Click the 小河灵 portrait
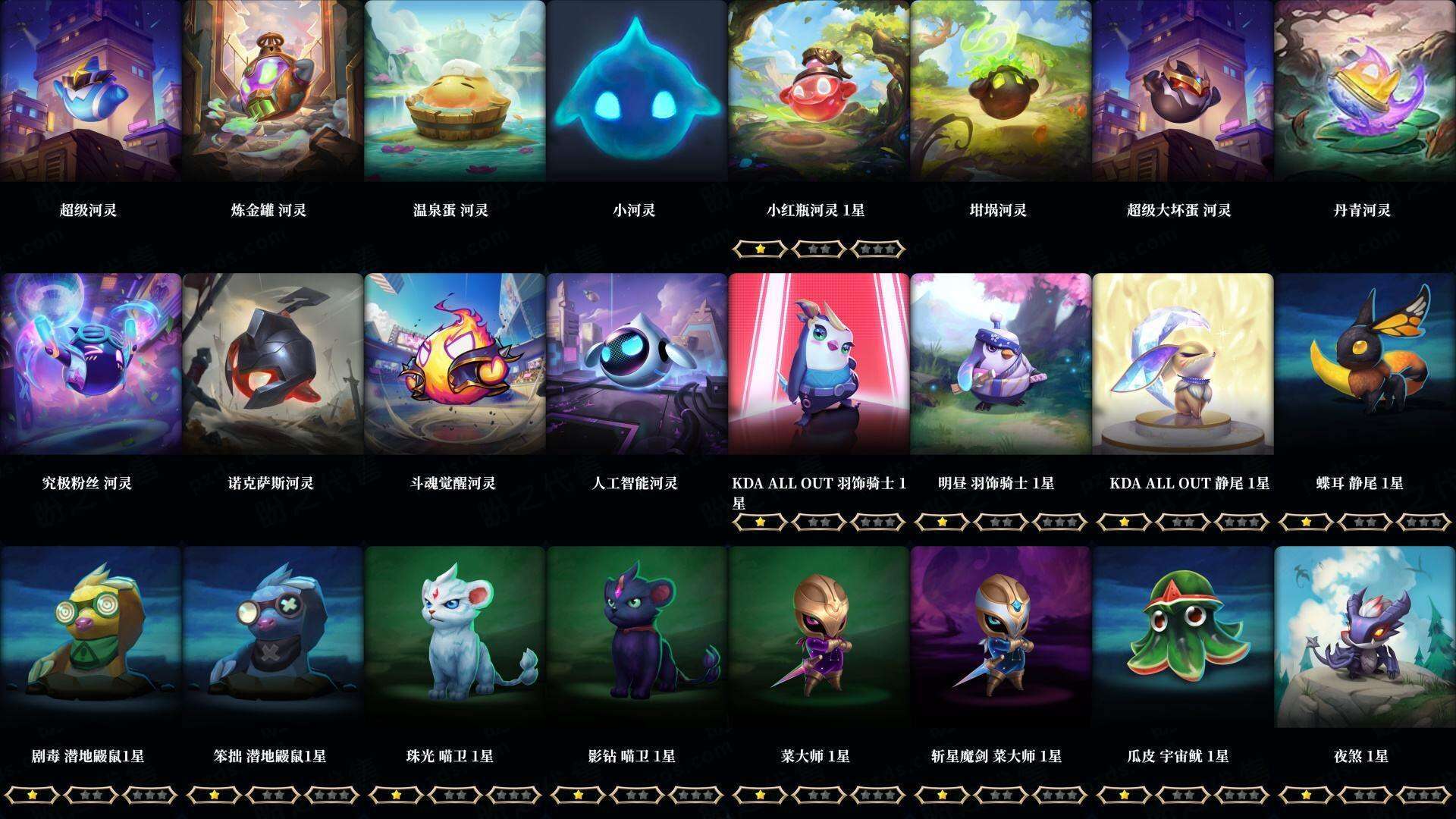 pos(637,91)
